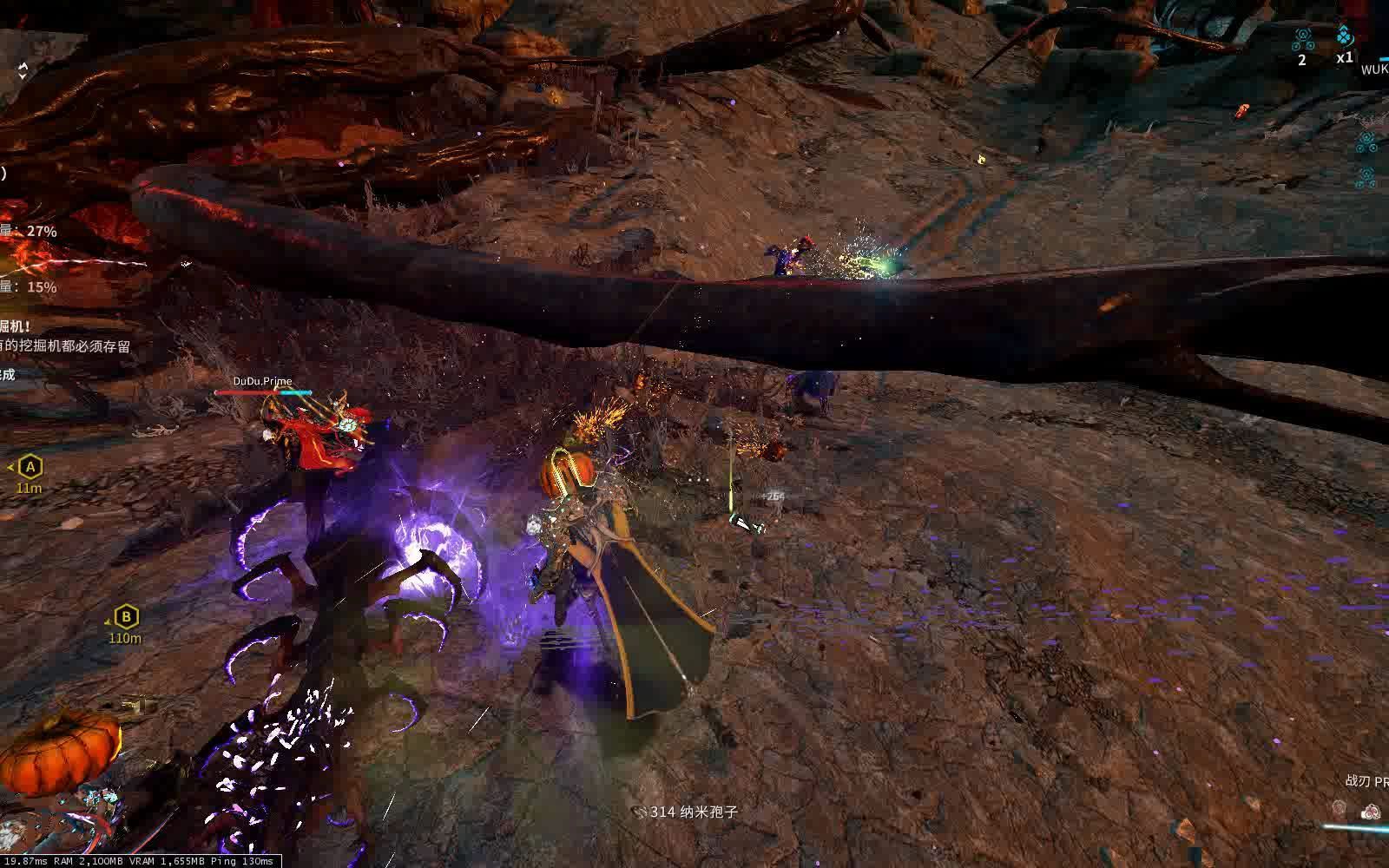Click the up-down arrows toggle icon

[23, 70]
